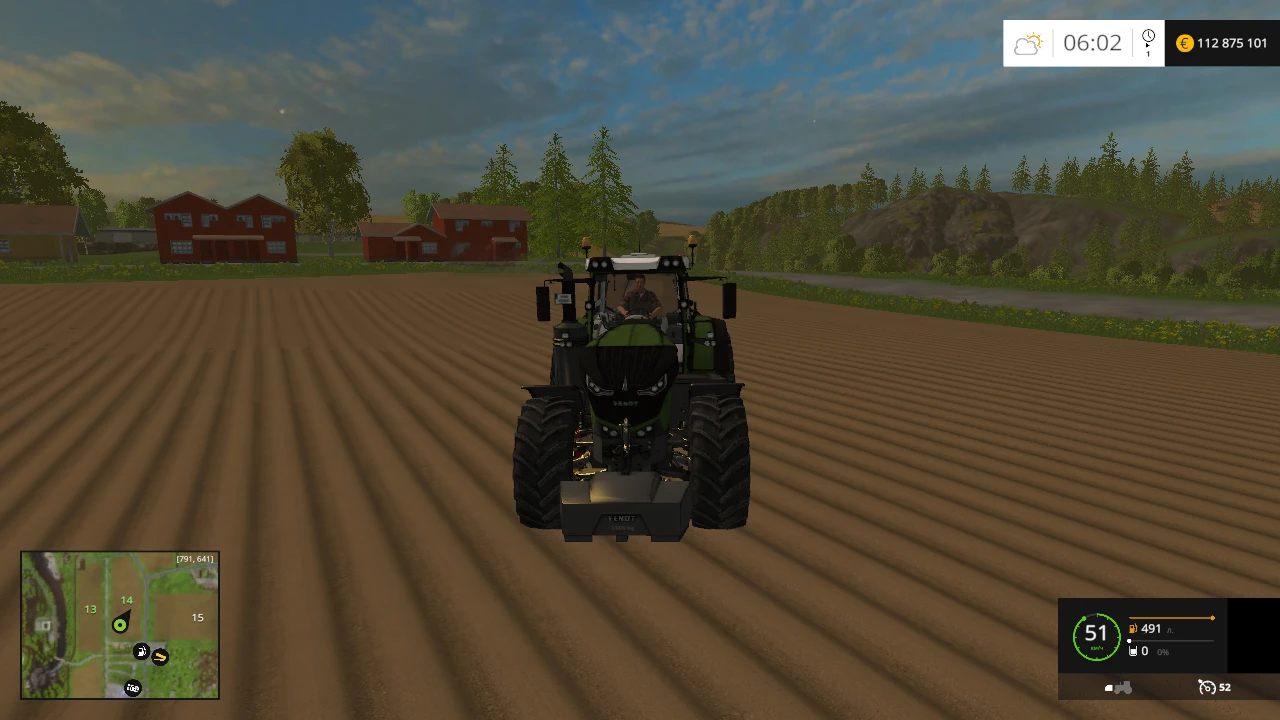Toggle time acceleration with the clock icon
This screenshot has height=720, width=1280.
click(1148, 35)
